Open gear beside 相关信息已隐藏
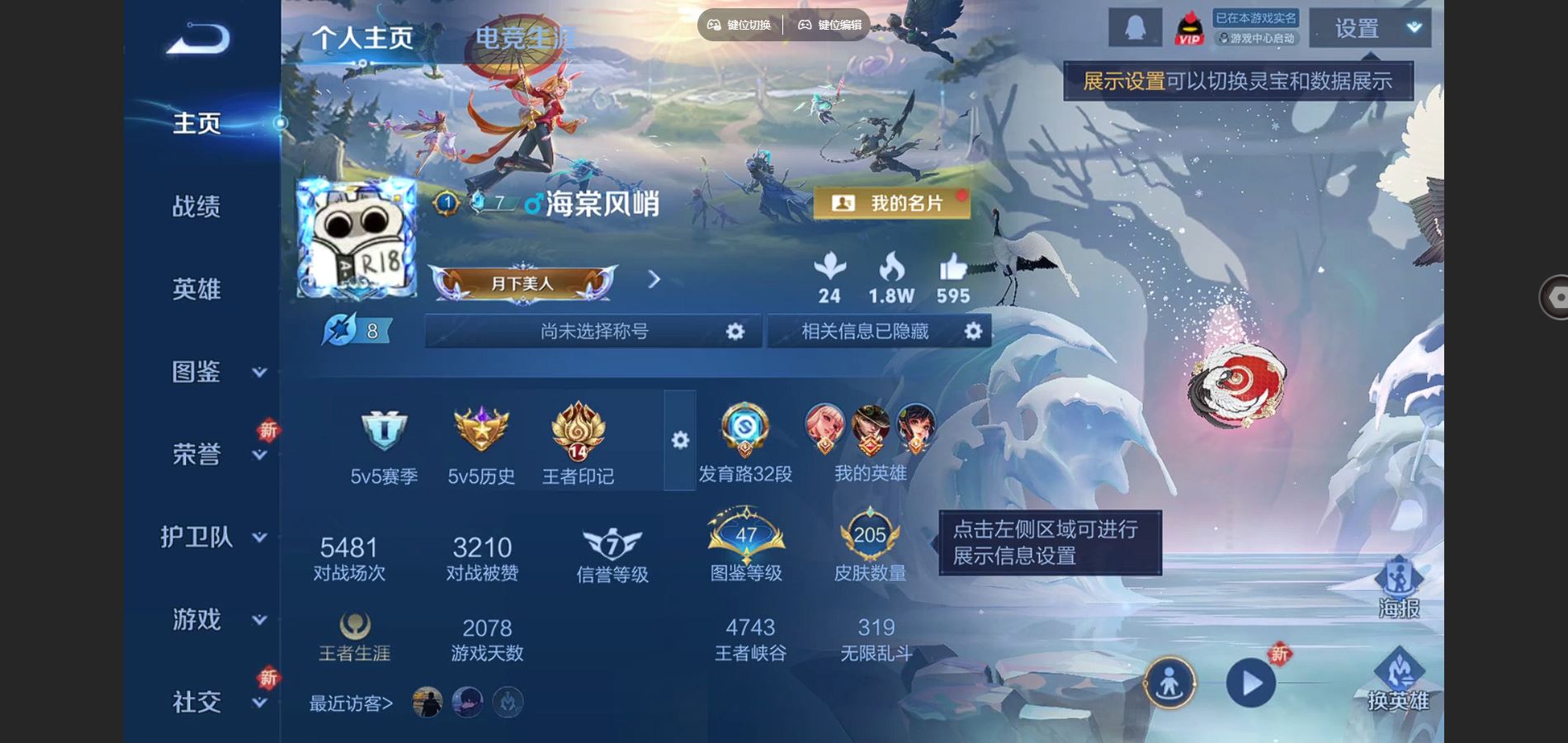Image resolution: width=1568 pixels, height=743 pixels. 972,330
